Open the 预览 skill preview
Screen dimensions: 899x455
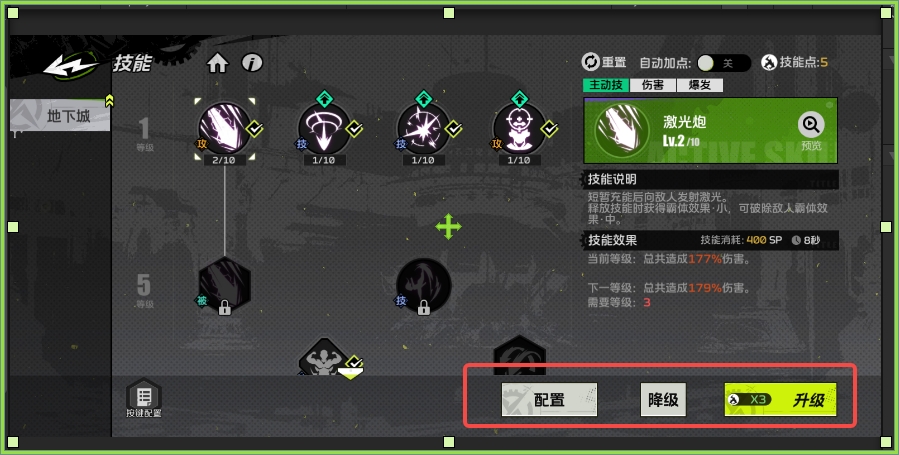[x=811, y=127]
